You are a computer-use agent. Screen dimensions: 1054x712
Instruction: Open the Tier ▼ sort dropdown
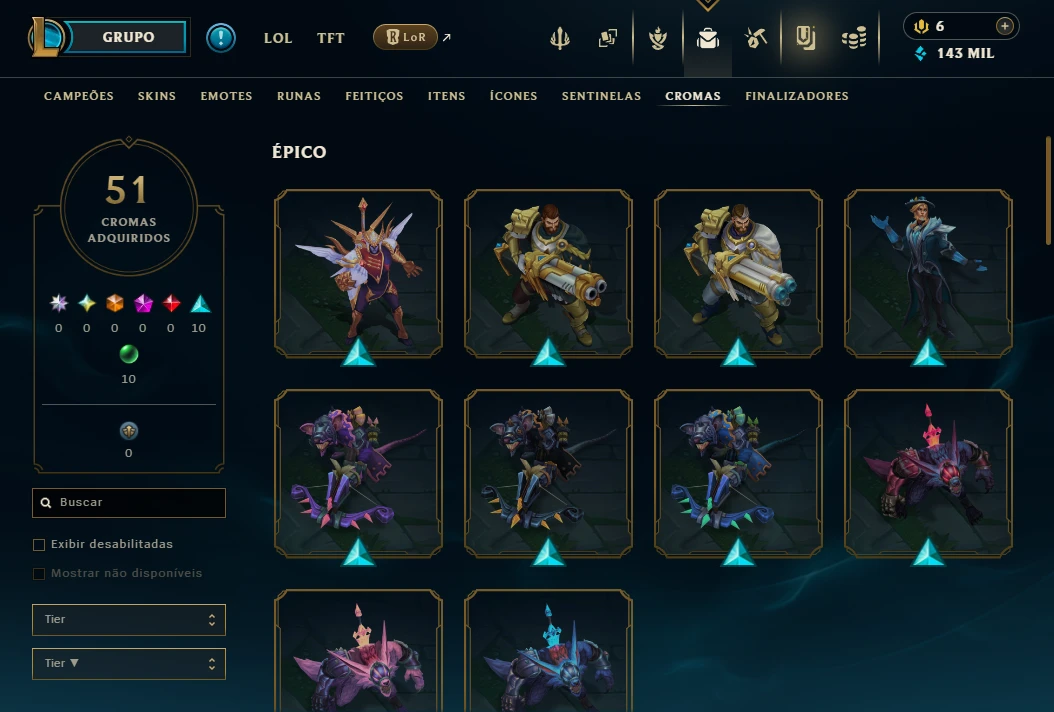129,663
